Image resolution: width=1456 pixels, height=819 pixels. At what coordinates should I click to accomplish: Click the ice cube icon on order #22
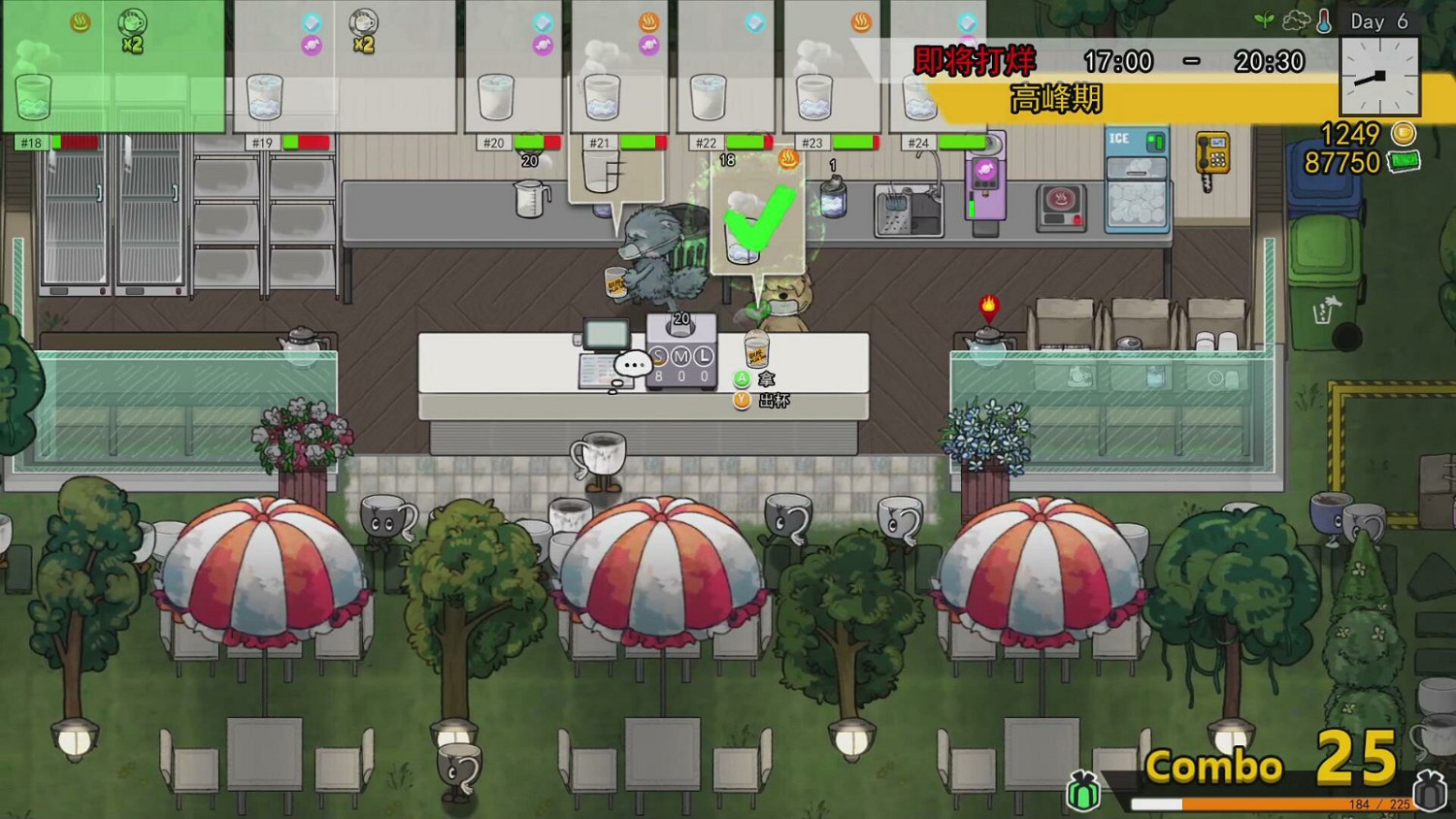click(753, 23)
